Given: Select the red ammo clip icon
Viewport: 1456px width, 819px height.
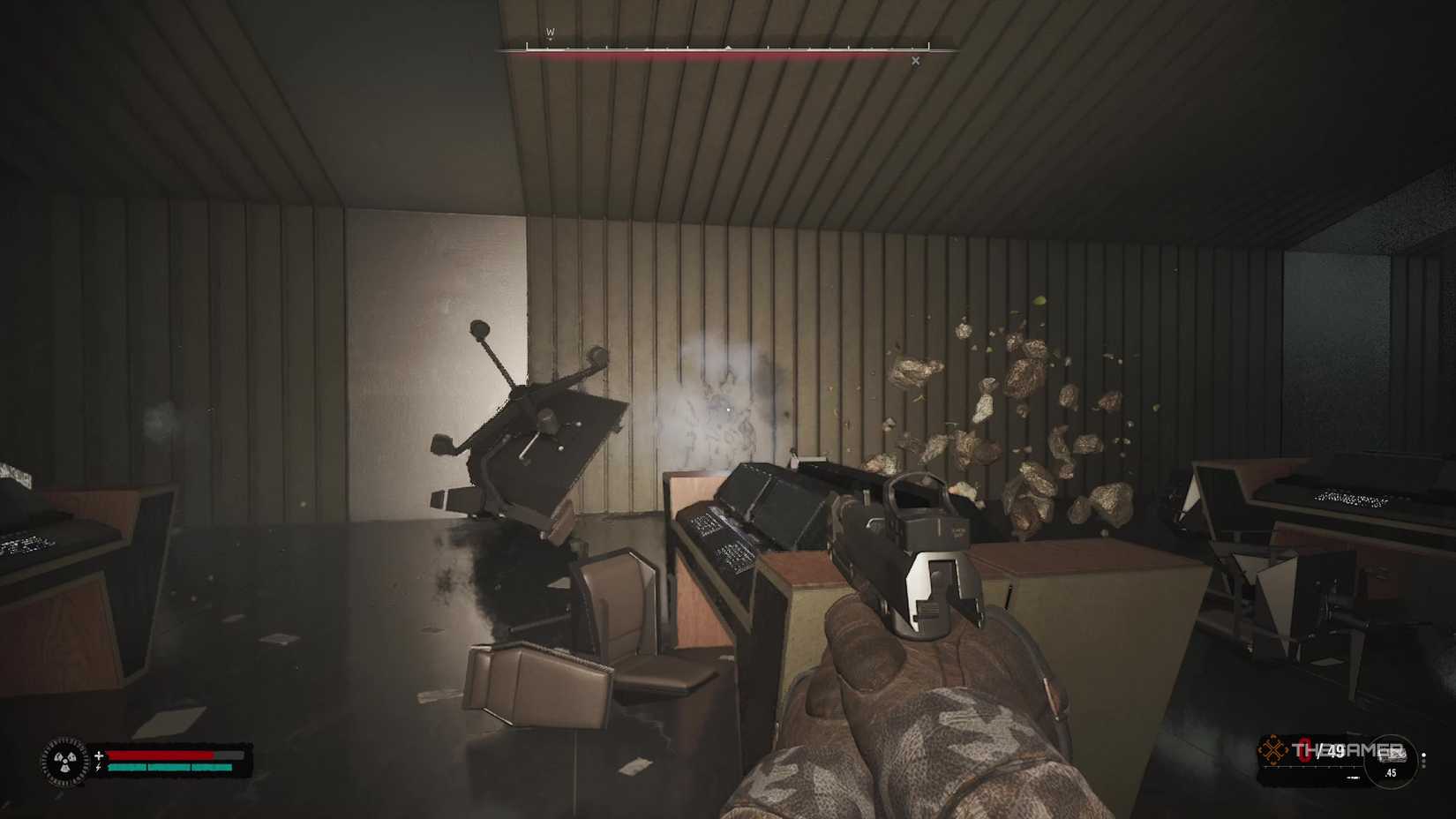Looking at the screenshot, I should pos(1305,749).
